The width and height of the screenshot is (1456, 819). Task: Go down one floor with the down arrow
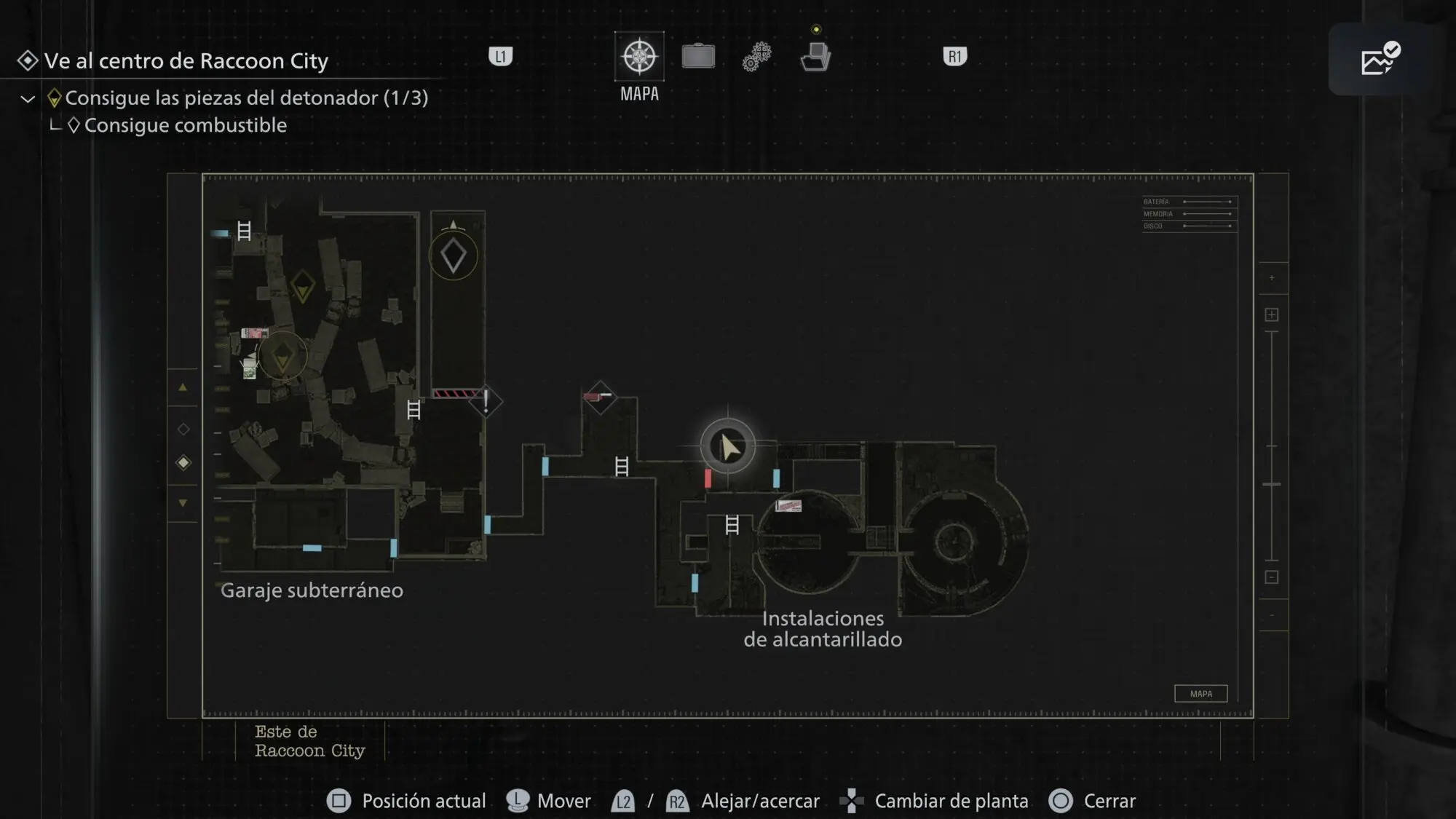[183, 503]
